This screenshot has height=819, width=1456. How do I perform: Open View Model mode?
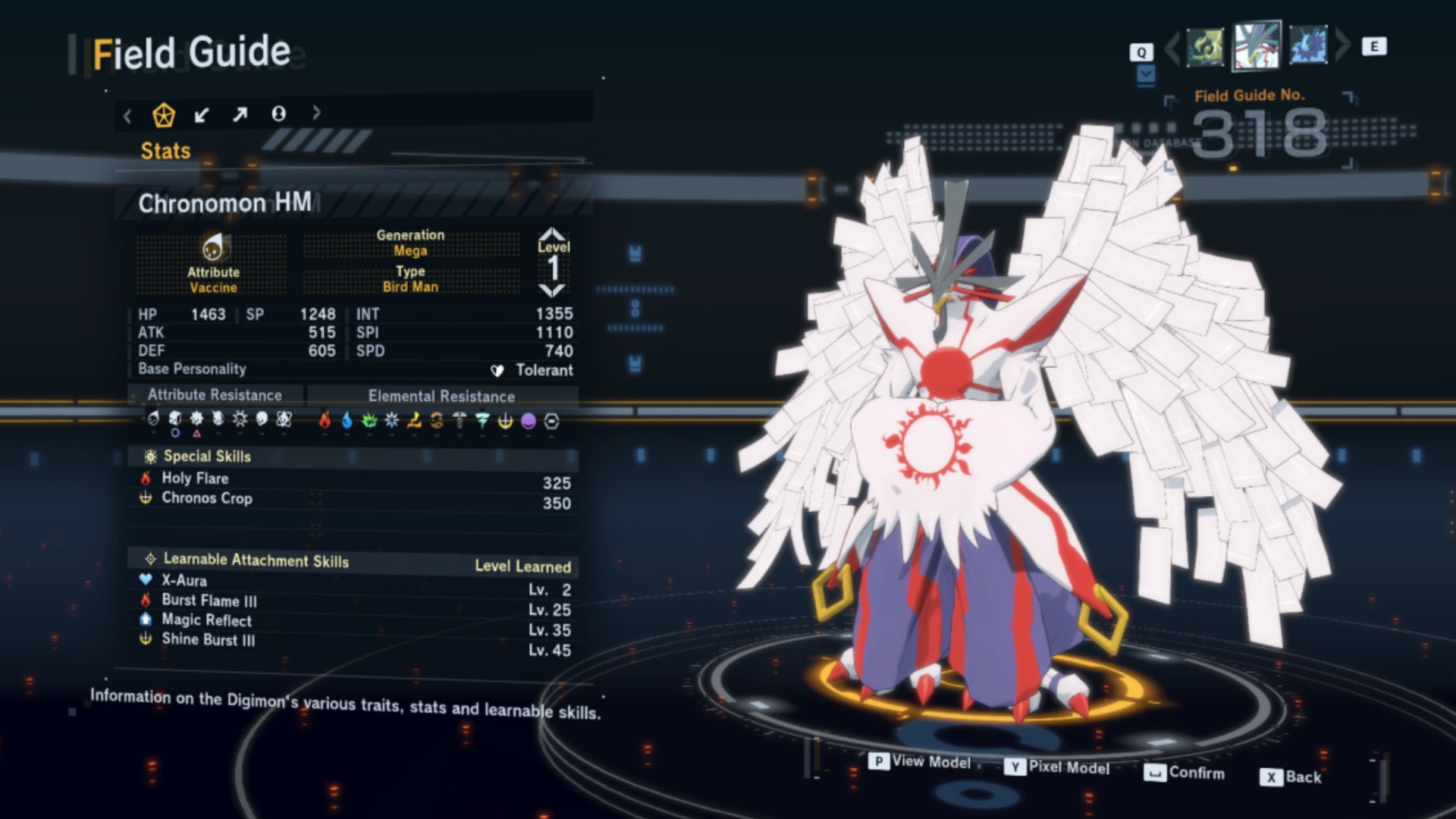[x=921, y=761]
